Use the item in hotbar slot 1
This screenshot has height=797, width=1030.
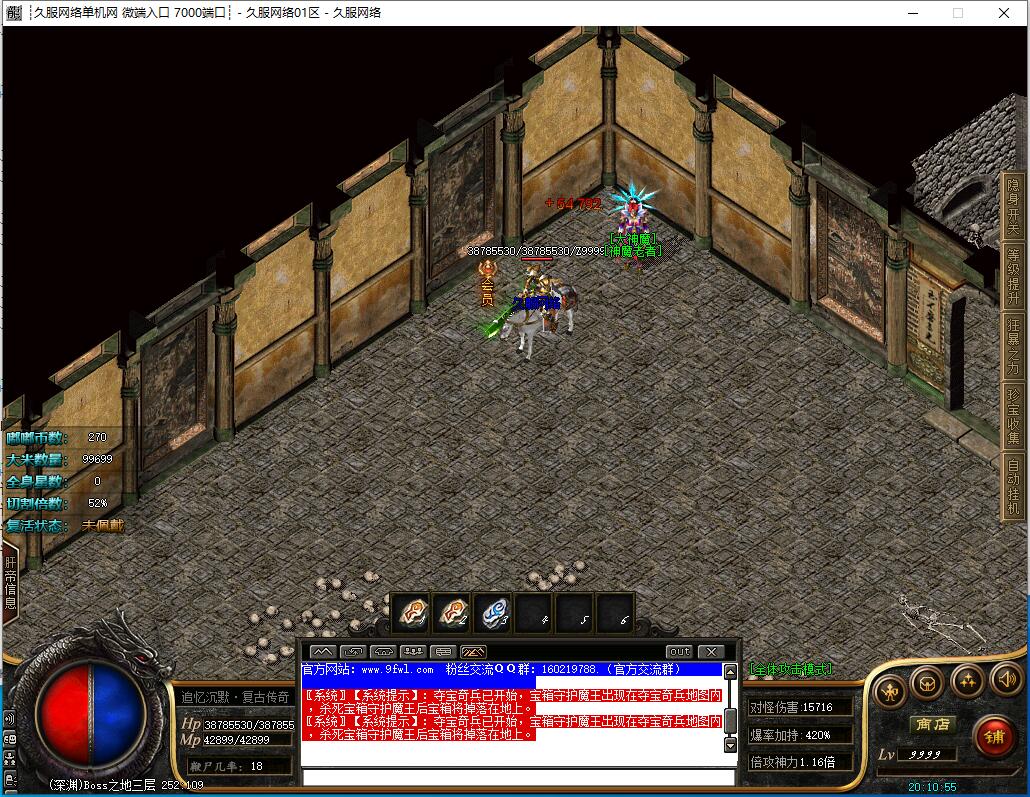411,612
